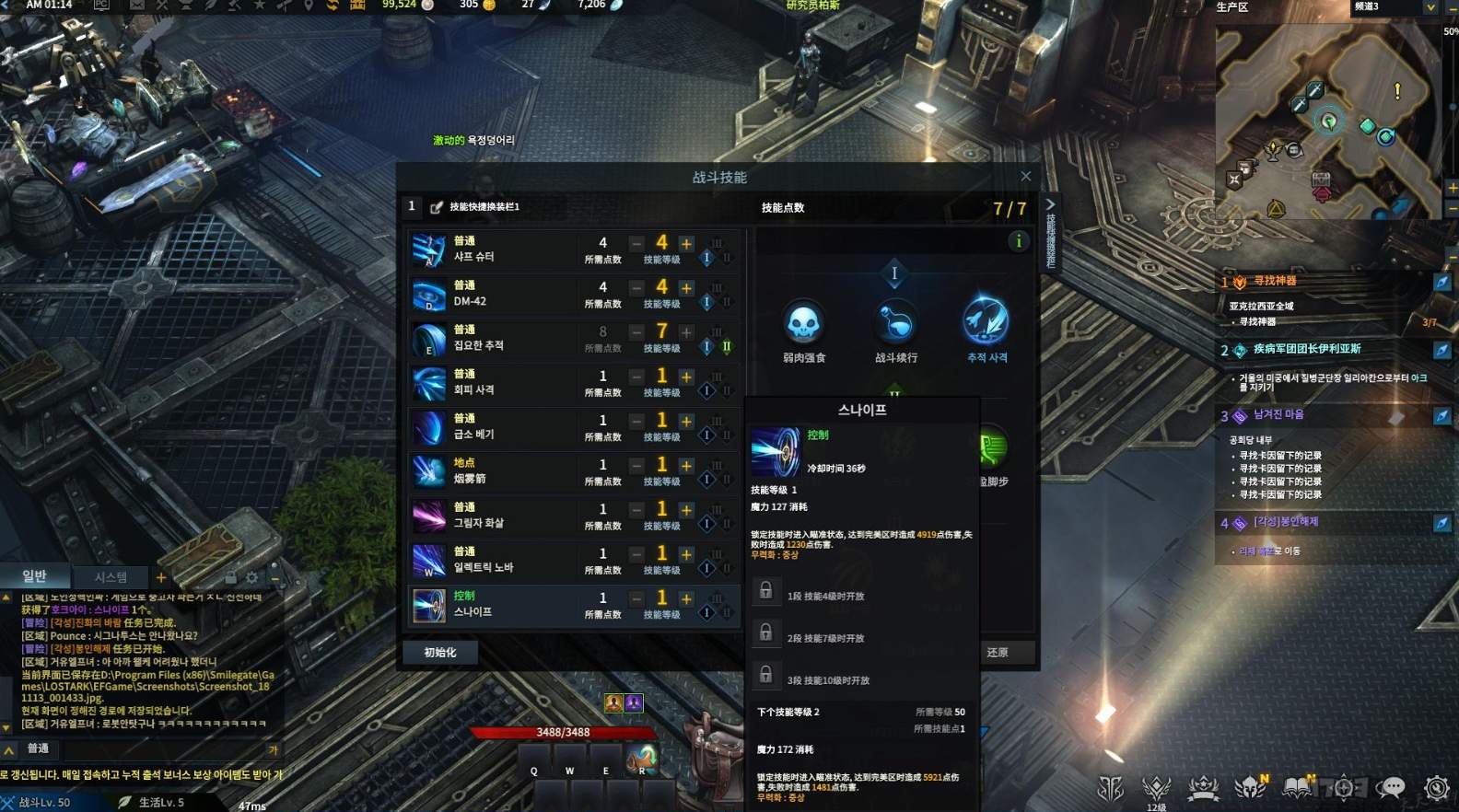Click plus to raise DM-42 skill level
1459x812 pixels.
[685, 286]
